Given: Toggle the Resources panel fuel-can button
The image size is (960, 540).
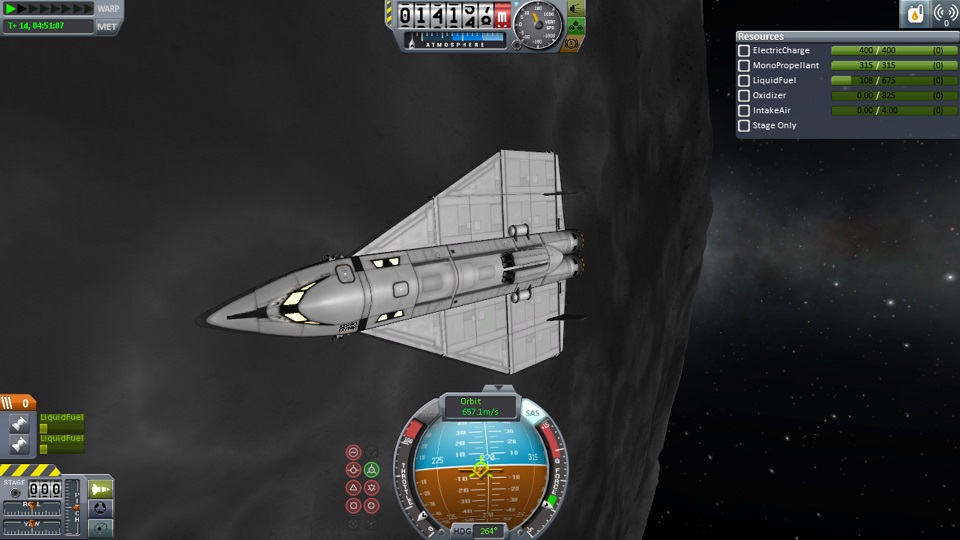Looking at the screenshot, I should (x=915, y=14).
